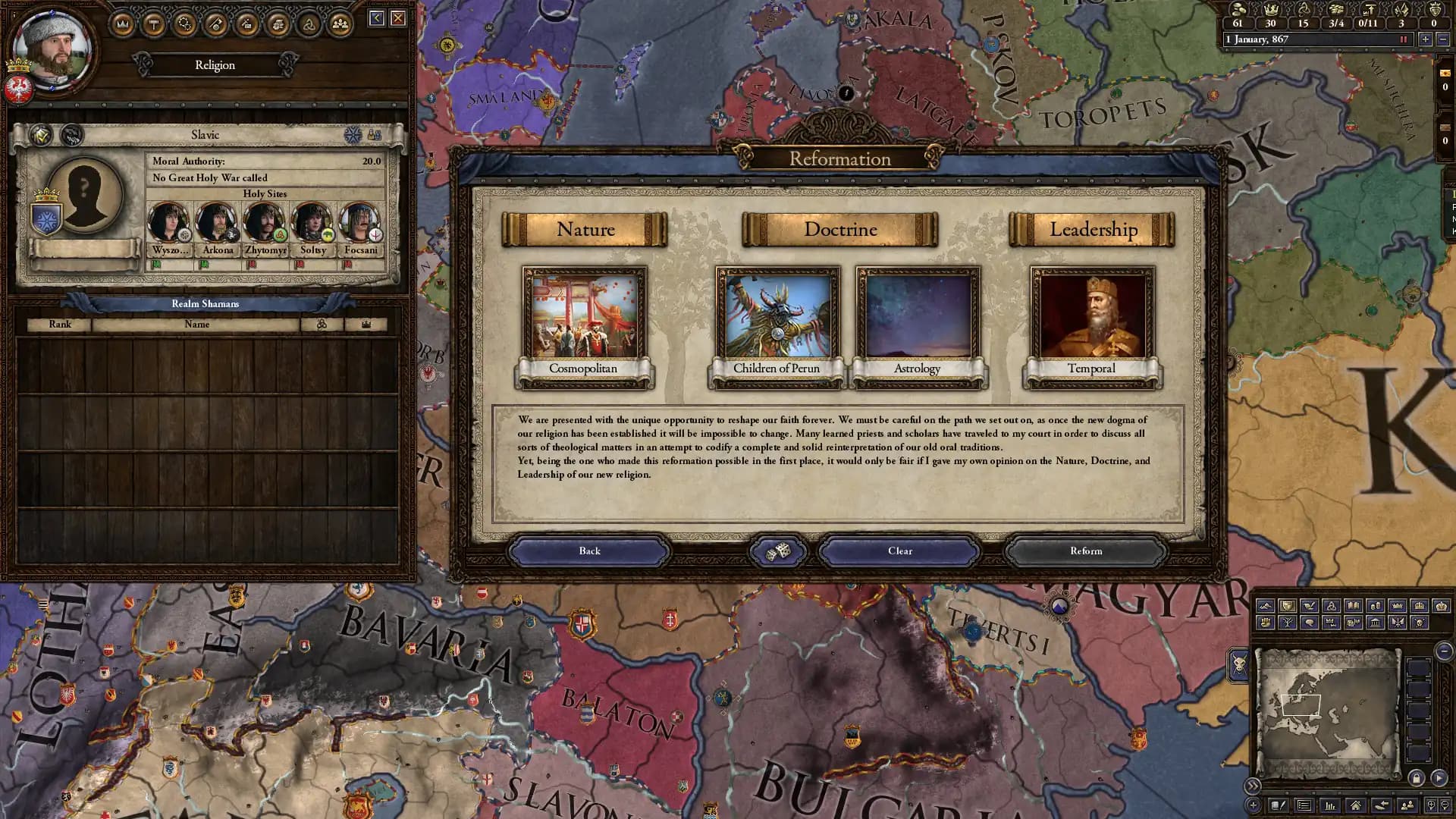This screenshot has width=1456, height=819.
Task: Go to your capital using the home icon
Action: click(1355, 805)
